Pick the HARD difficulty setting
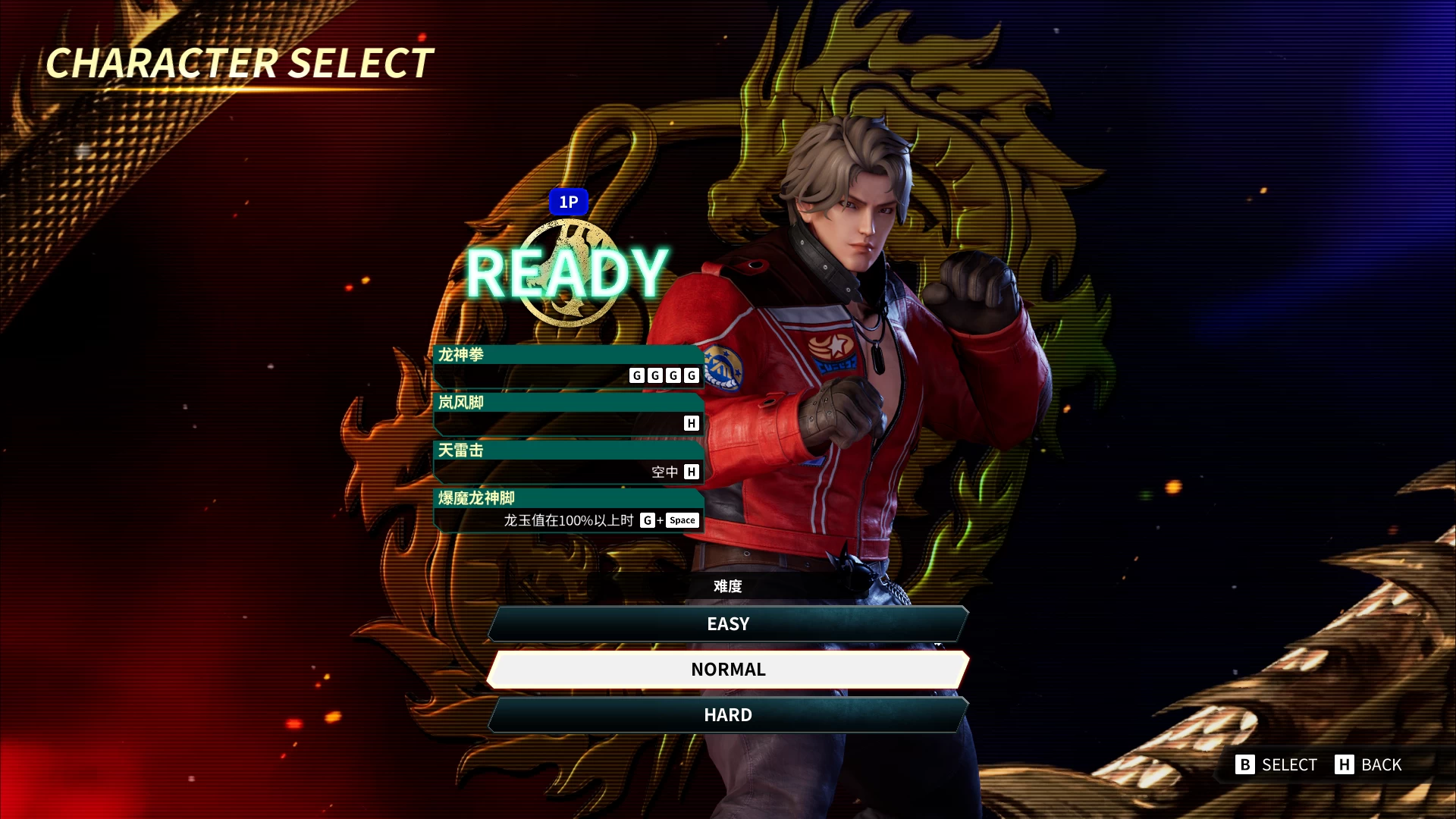This screenshot has width=1456, height=819. coord(728,715)
